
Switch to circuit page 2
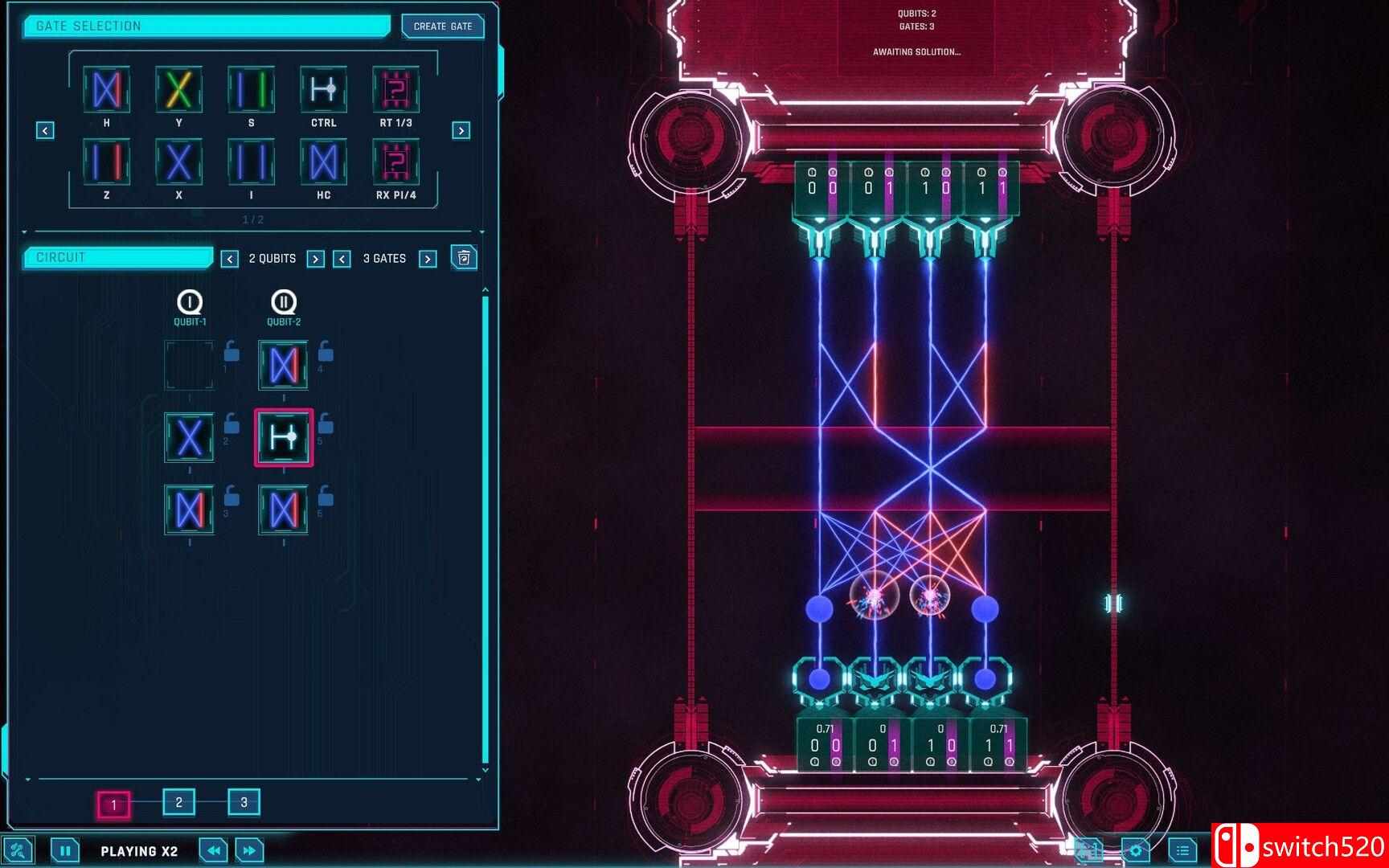click(x=178, y=802)
